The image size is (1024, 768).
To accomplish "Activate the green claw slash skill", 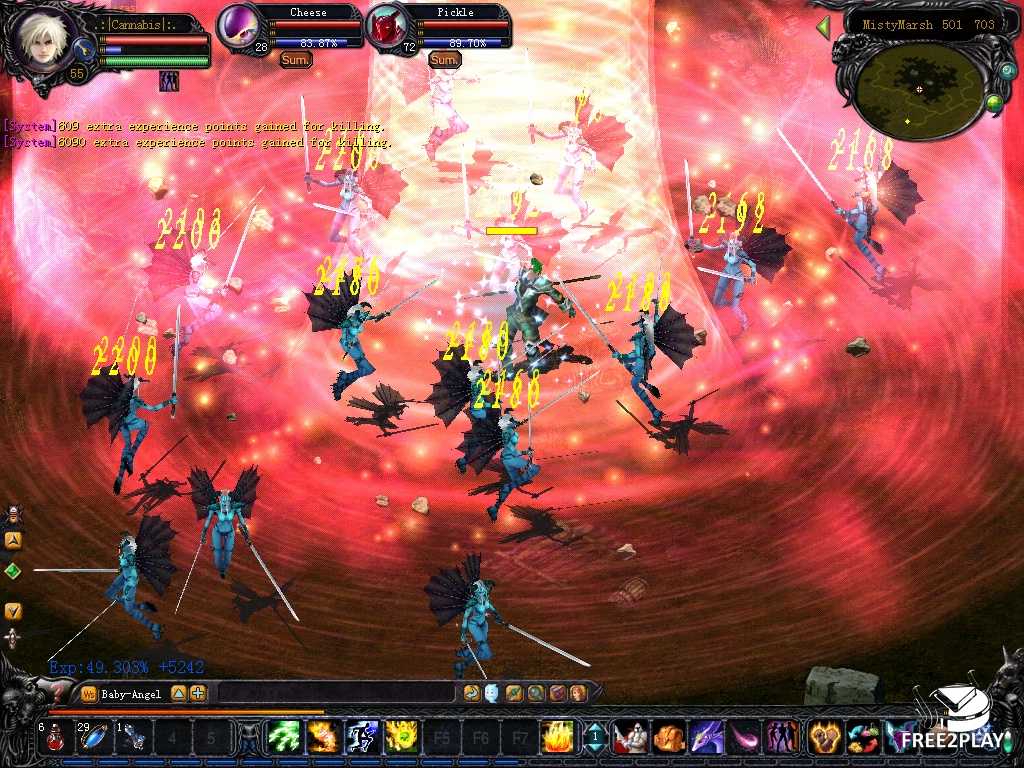I will click(x=283, y=738).
